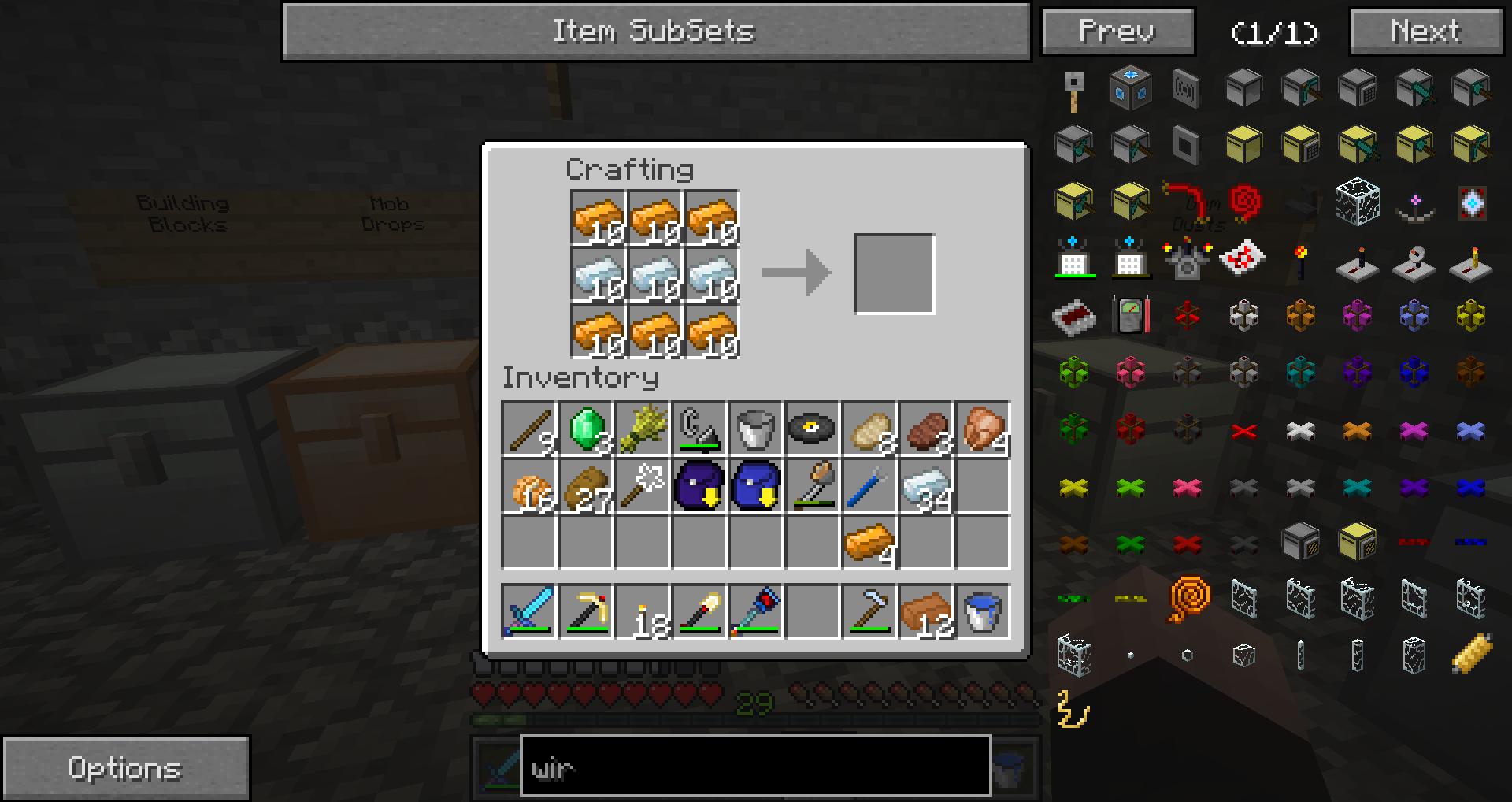Select the water bucket hotbar slot
Screen dimensions: 1512x802
982,611
